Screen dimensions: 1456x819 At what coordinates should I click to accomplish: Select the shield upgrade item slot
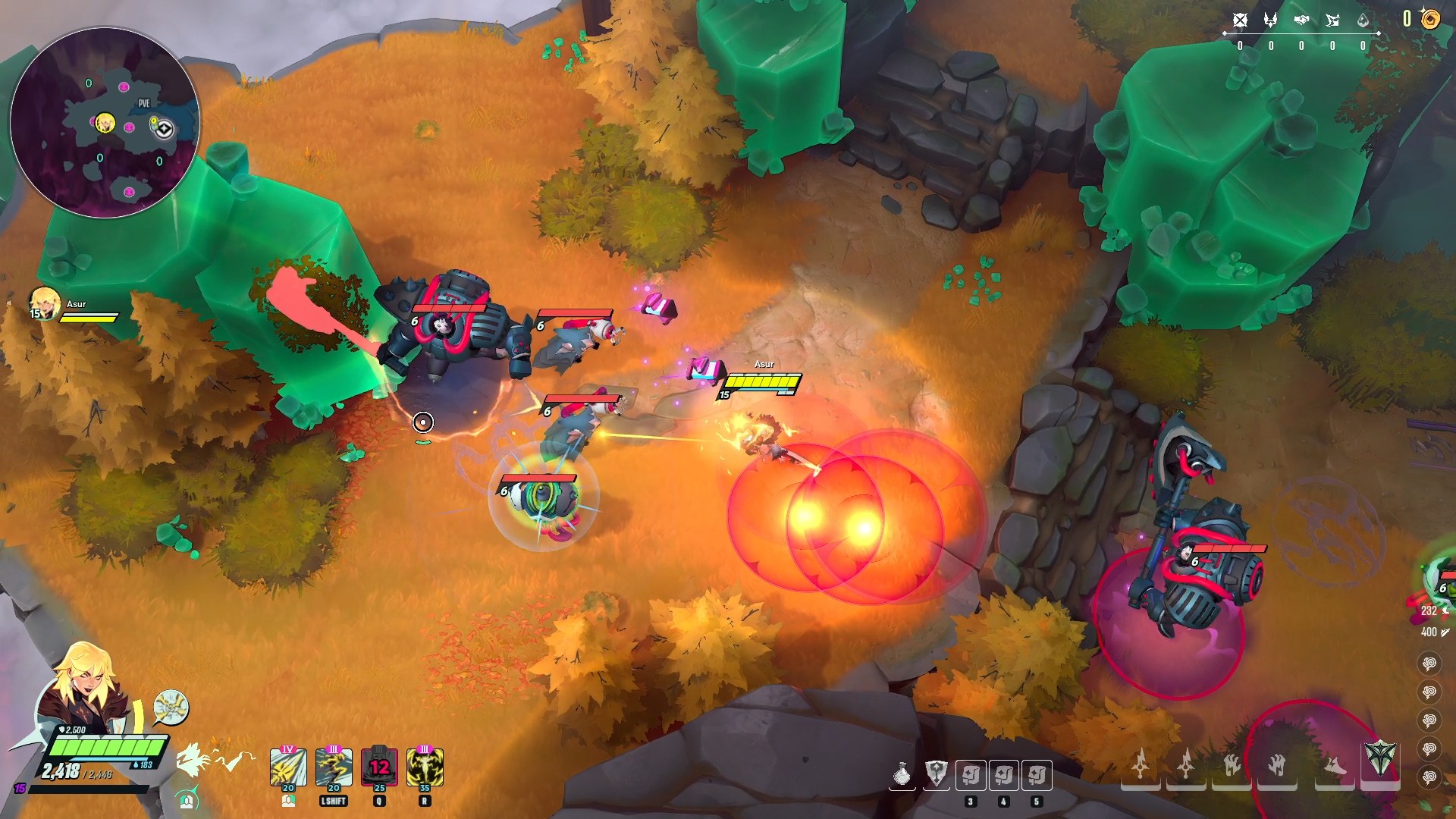tap(937, 775)
